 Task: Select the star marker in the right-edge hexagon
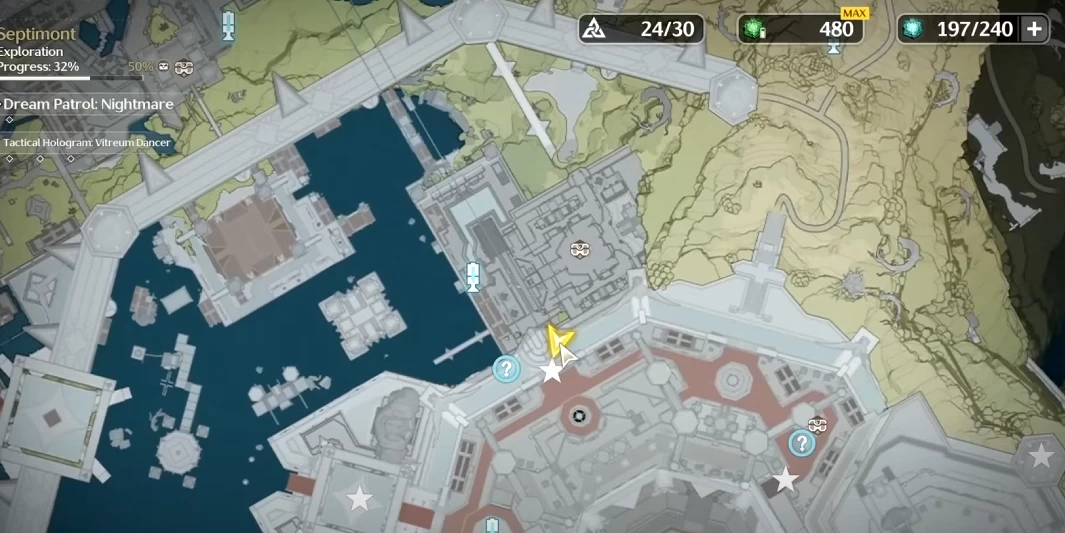pos(1041,457)
